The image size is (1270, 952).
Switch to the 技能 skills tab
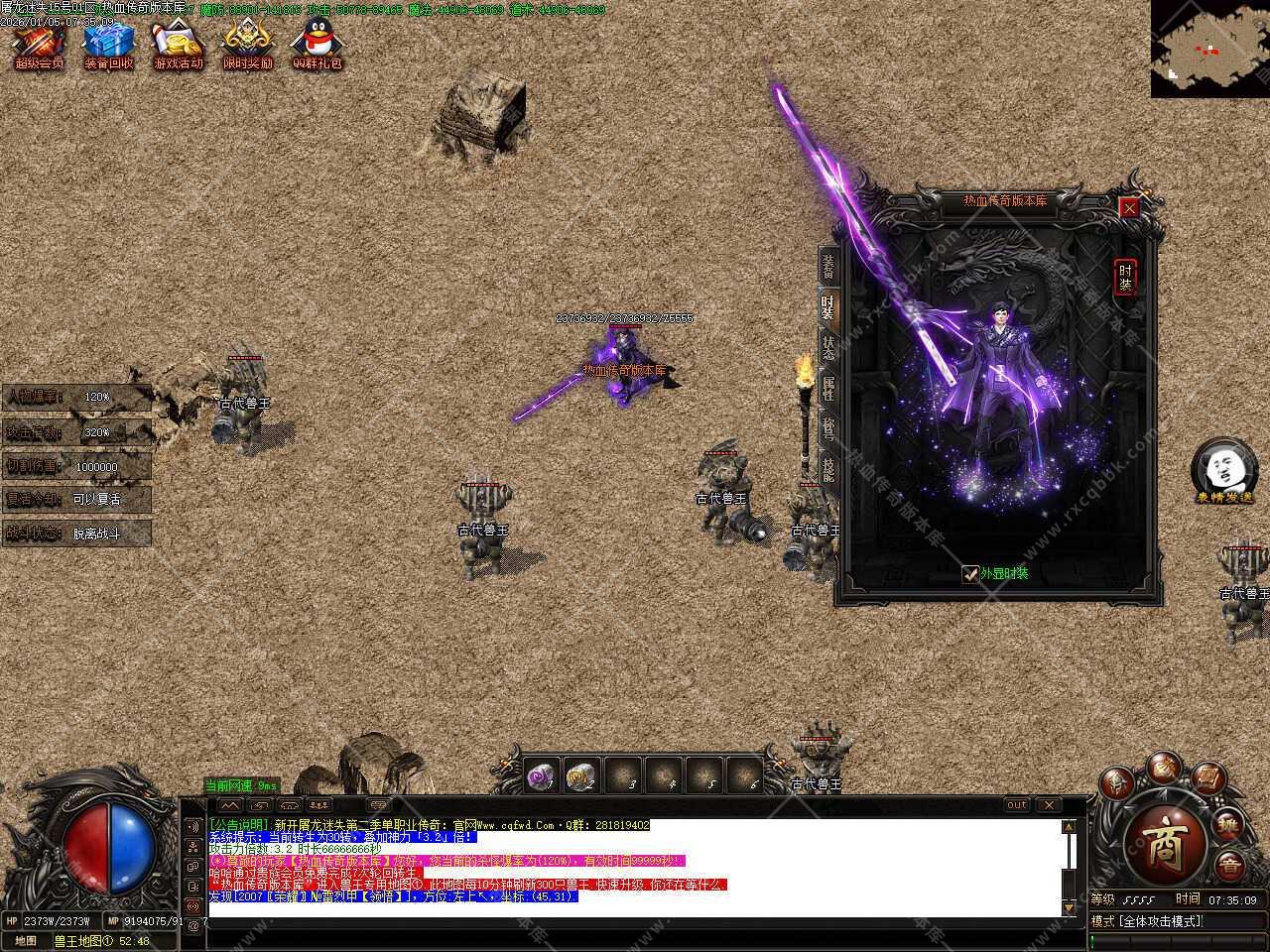[827, 469]
